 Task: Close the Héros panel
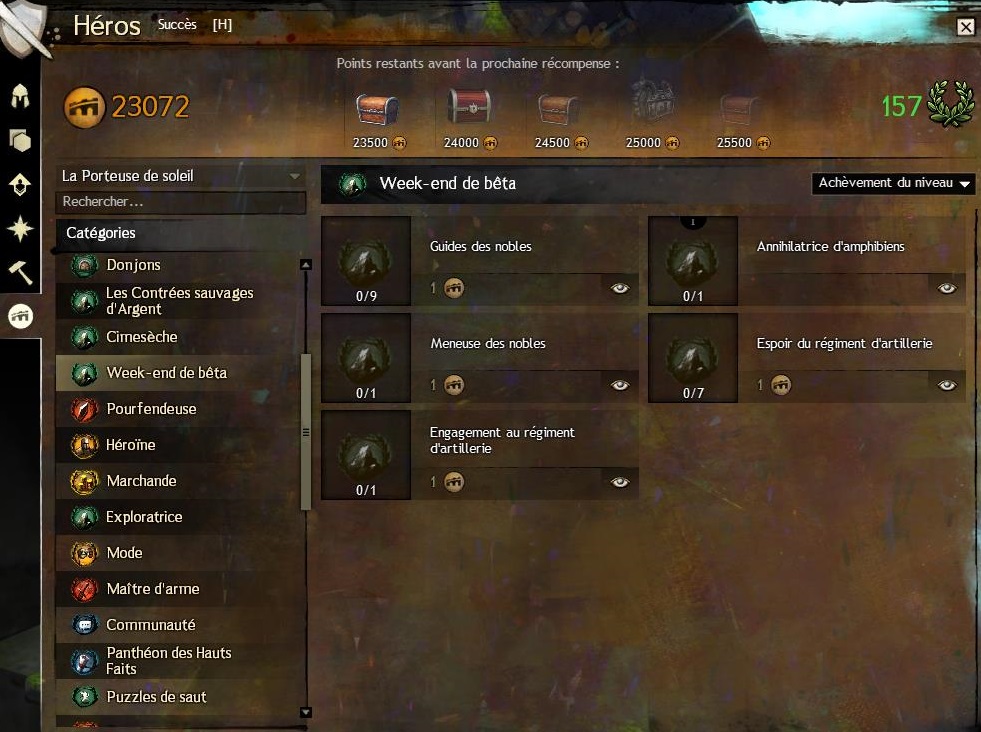(965, 28)
